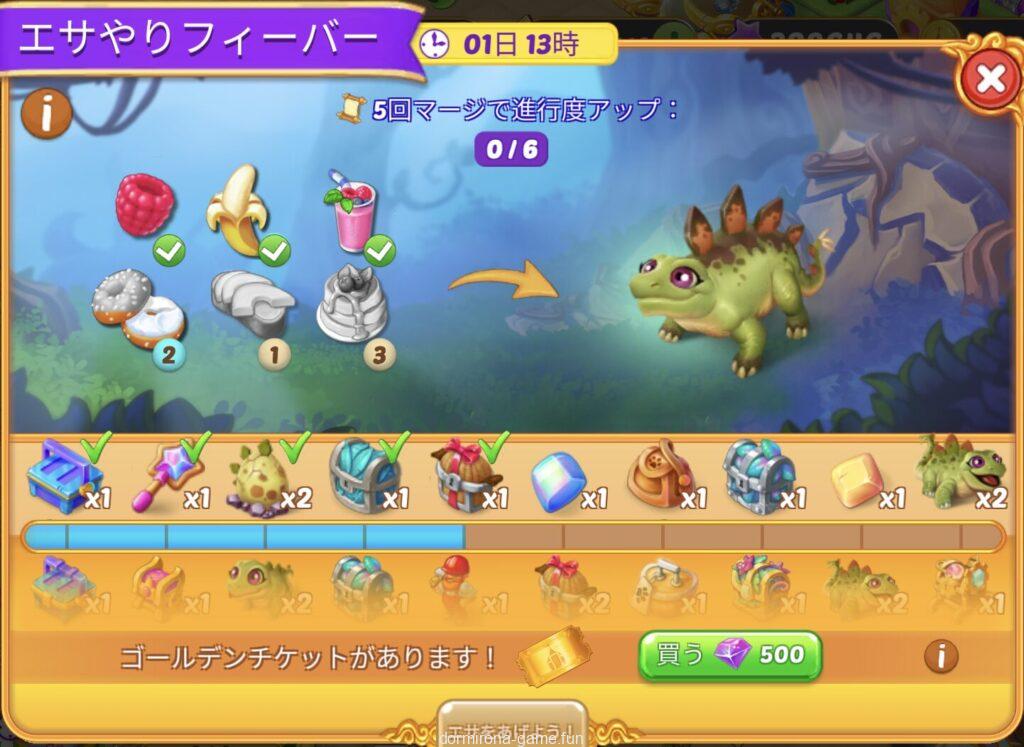View the yellow cube block reward
The width and height of the screenshot is (1024, 747).
tap(856, 479)
